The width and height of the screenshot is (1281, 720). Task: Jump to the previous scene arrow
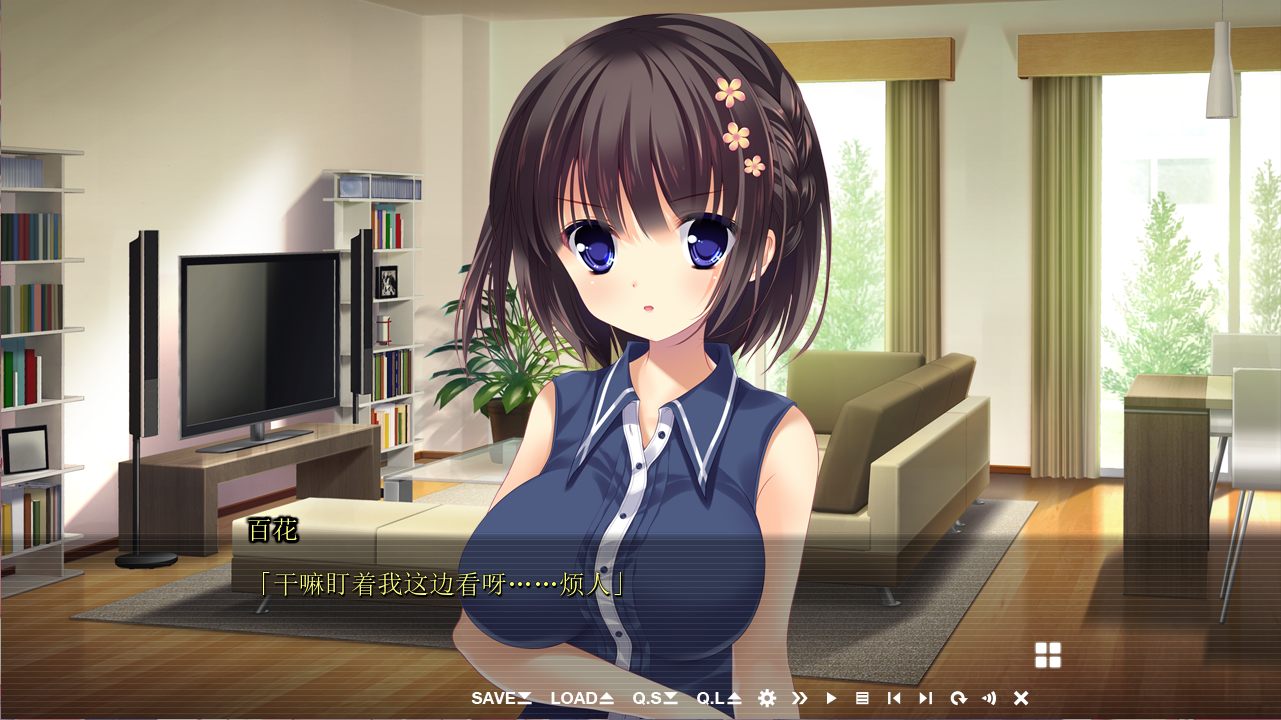pos(894,698)
